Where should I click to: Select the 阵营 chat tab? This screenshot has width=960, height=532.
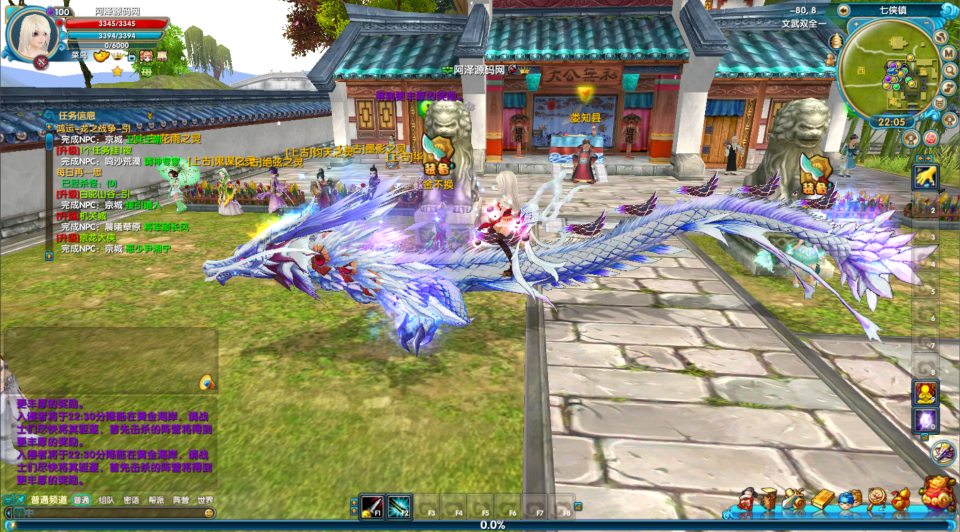(180, 500)
